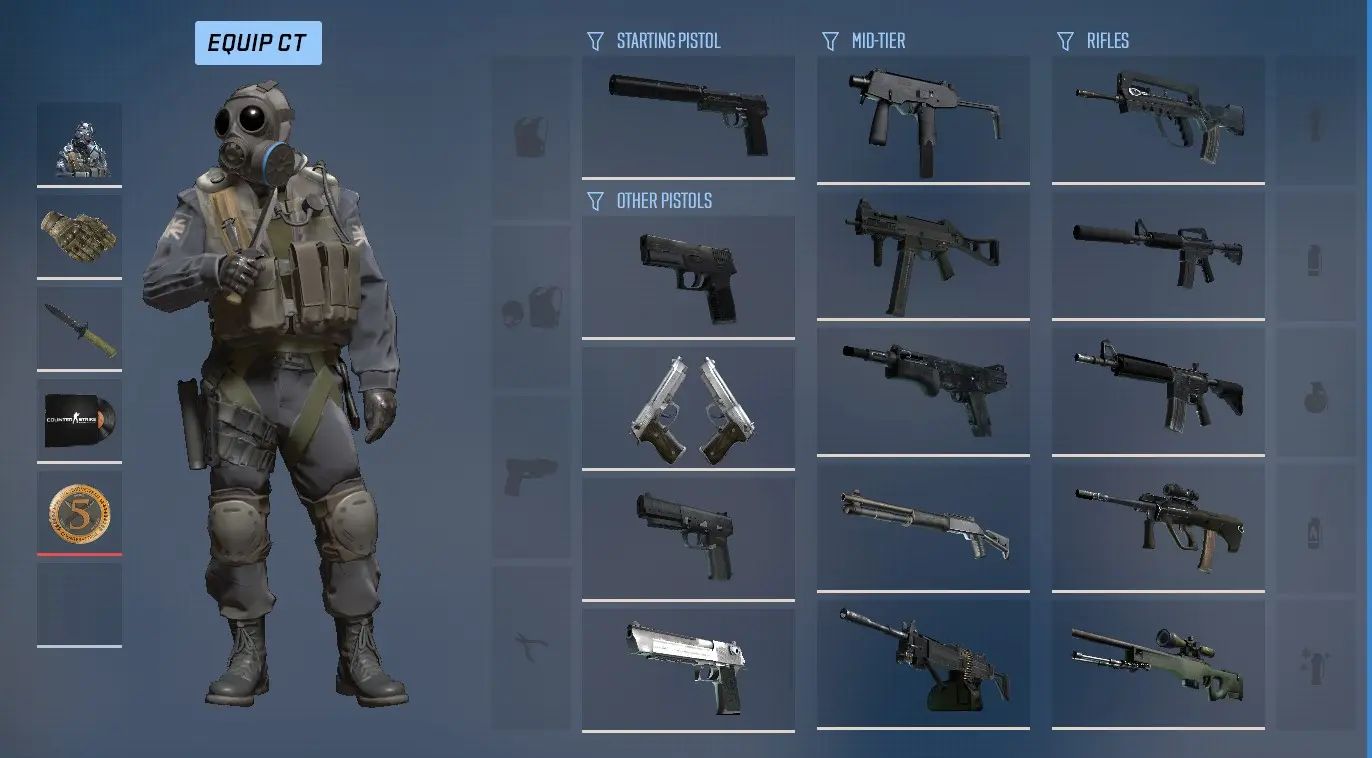Select the agent character slot
The width and height of the screenshot is (1372, 758).
[79, 142]
